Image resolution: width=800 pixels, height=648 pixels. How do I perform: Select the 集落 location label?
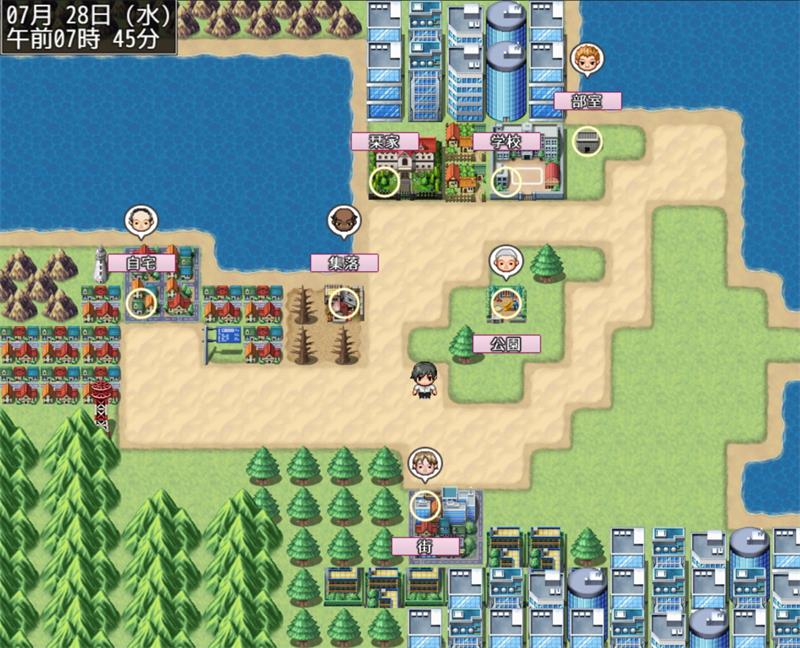[x=344, y=263]
